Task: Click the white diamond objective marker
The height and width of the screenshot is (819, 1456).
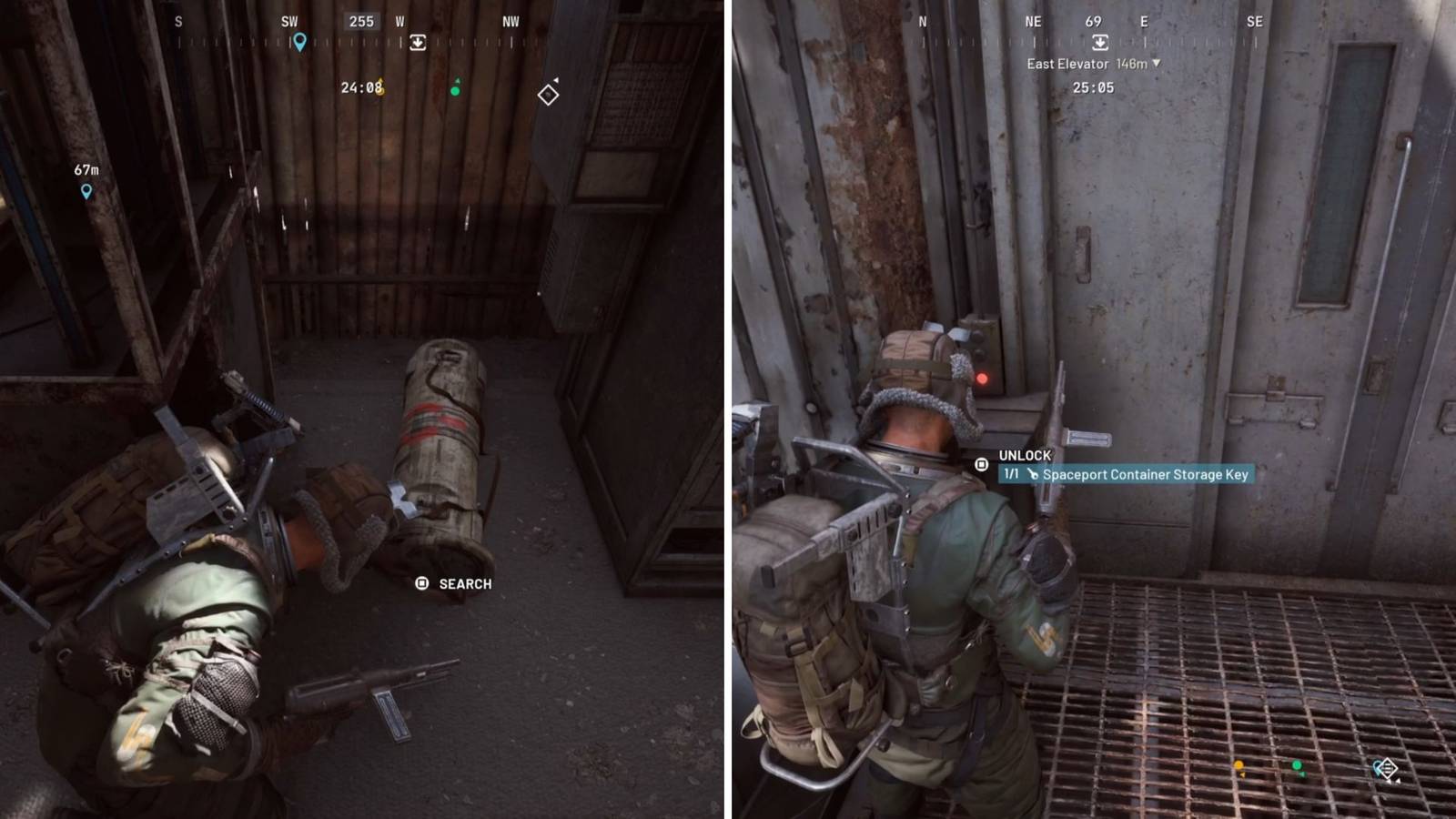Action: click(551, 93)
